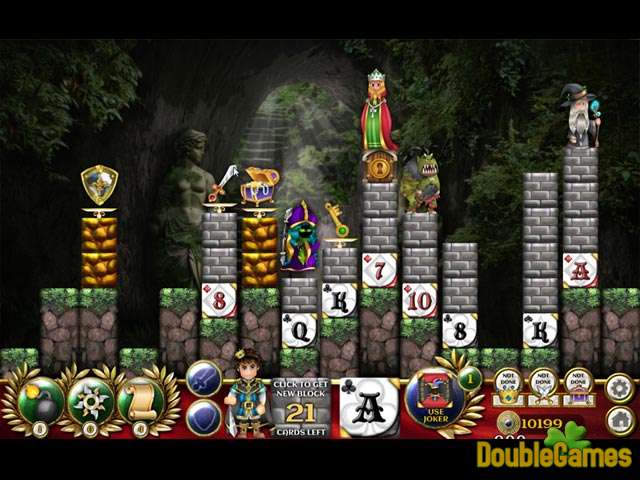This screenshot has width=640, height=480.
Task: Play the 8 of clubs card
Action: click(459, 329)
